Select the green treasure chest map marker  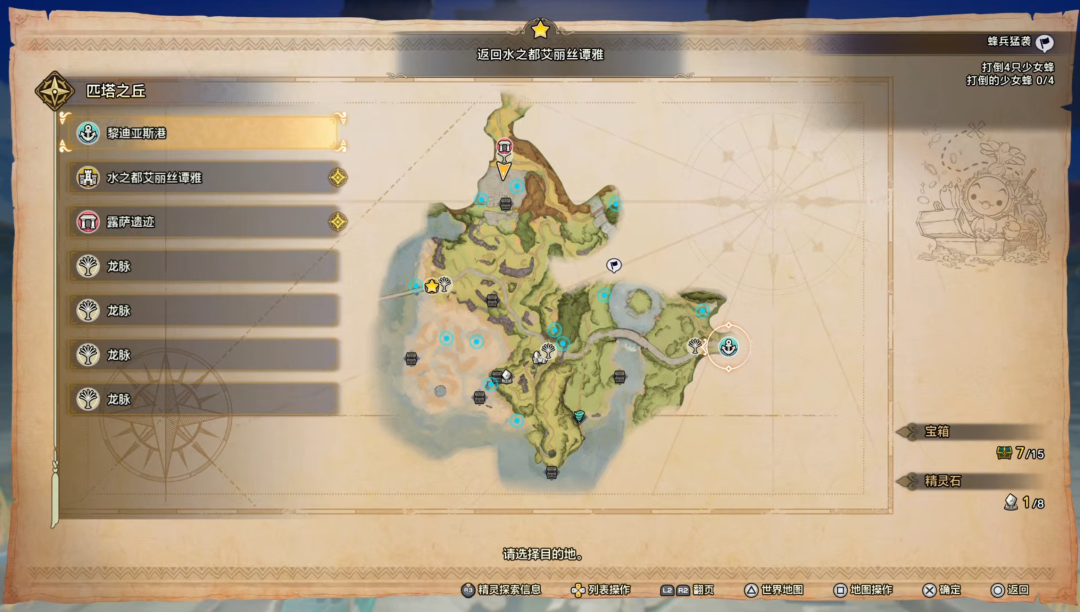click(579, 415)
